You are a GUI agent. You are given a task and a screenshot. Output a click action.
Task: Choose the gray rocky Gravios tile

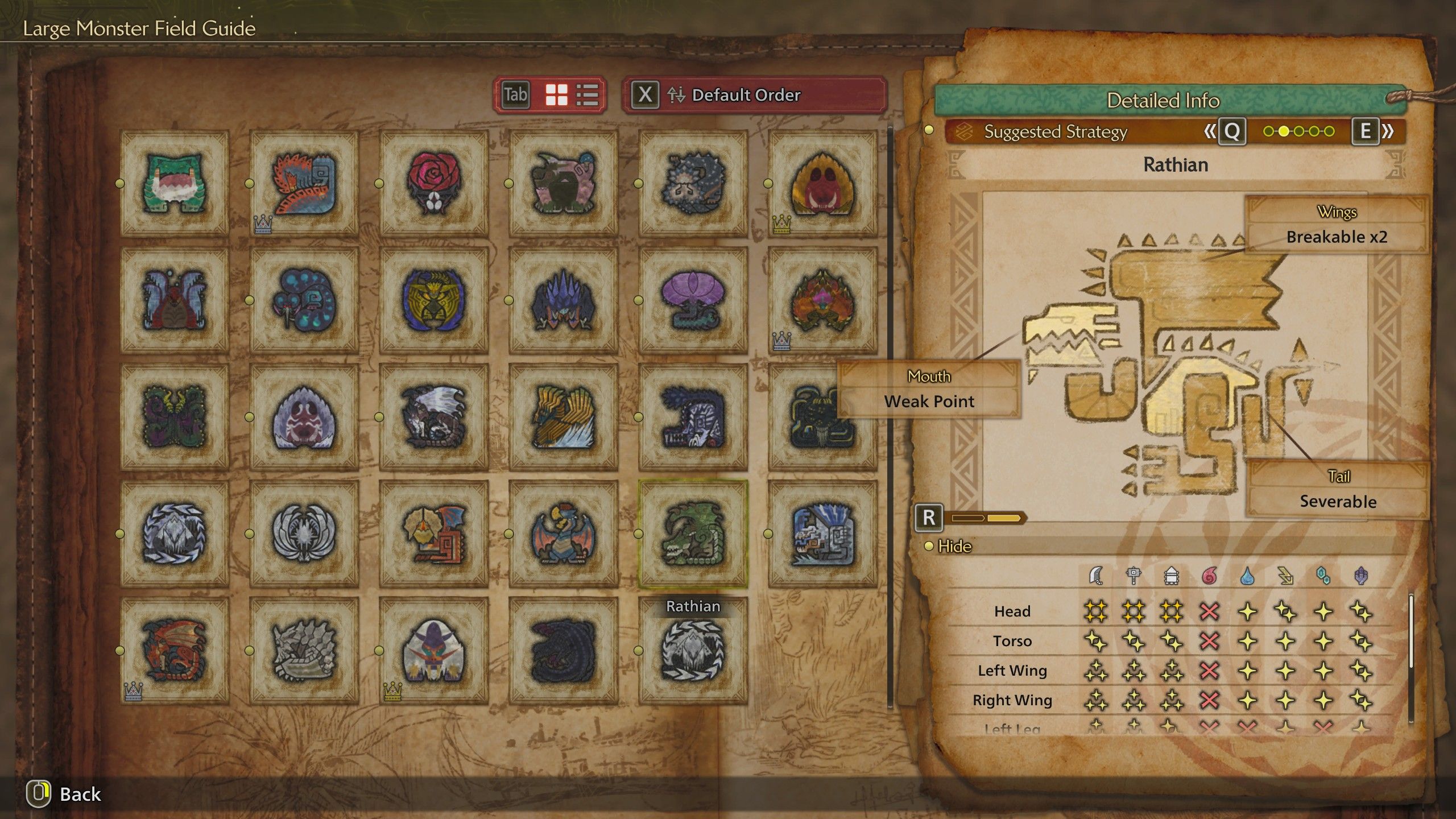[x=304, y=651]
